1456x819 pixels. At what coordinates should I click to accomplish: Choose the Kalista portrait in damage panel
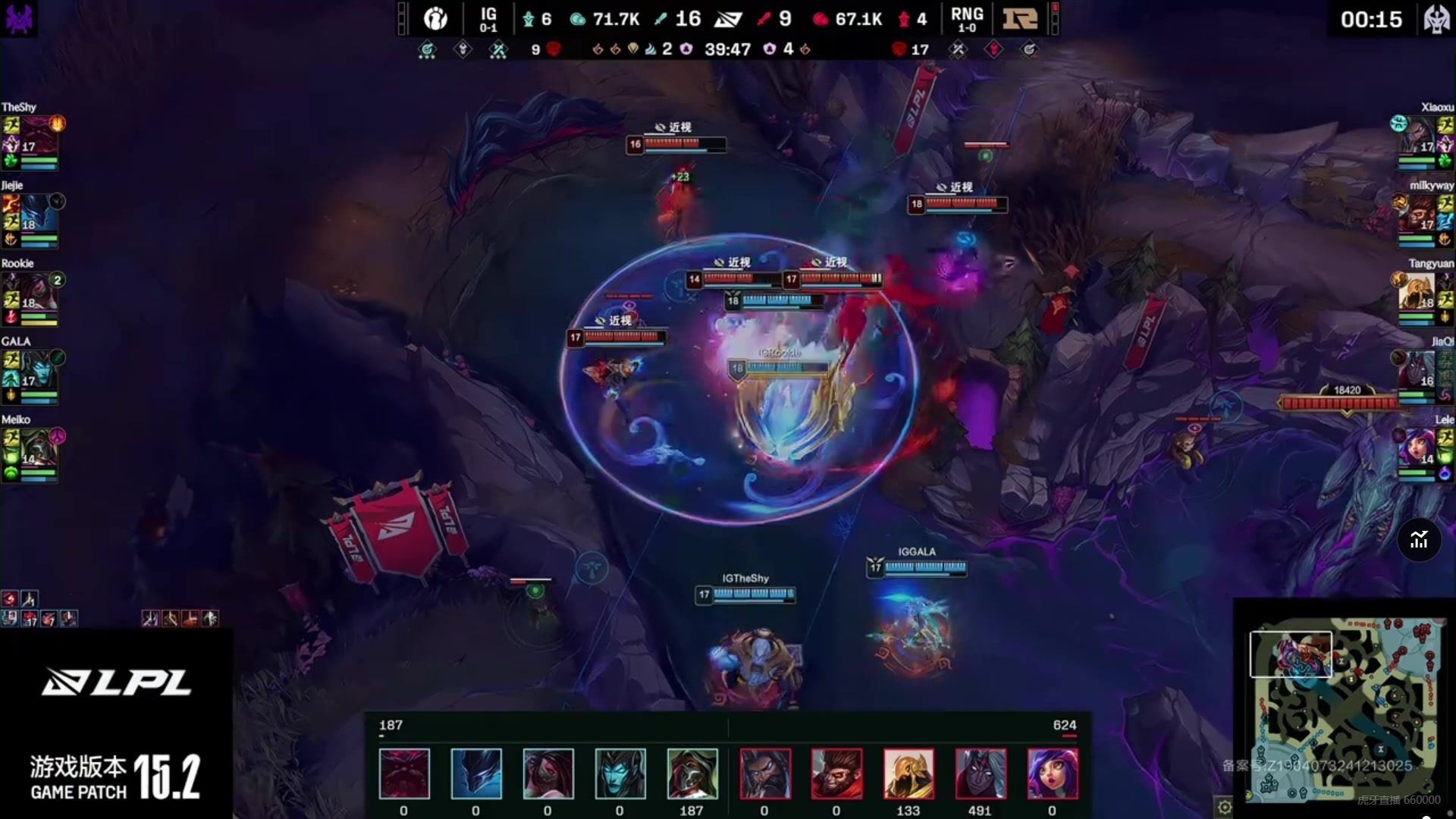point(620,773)
